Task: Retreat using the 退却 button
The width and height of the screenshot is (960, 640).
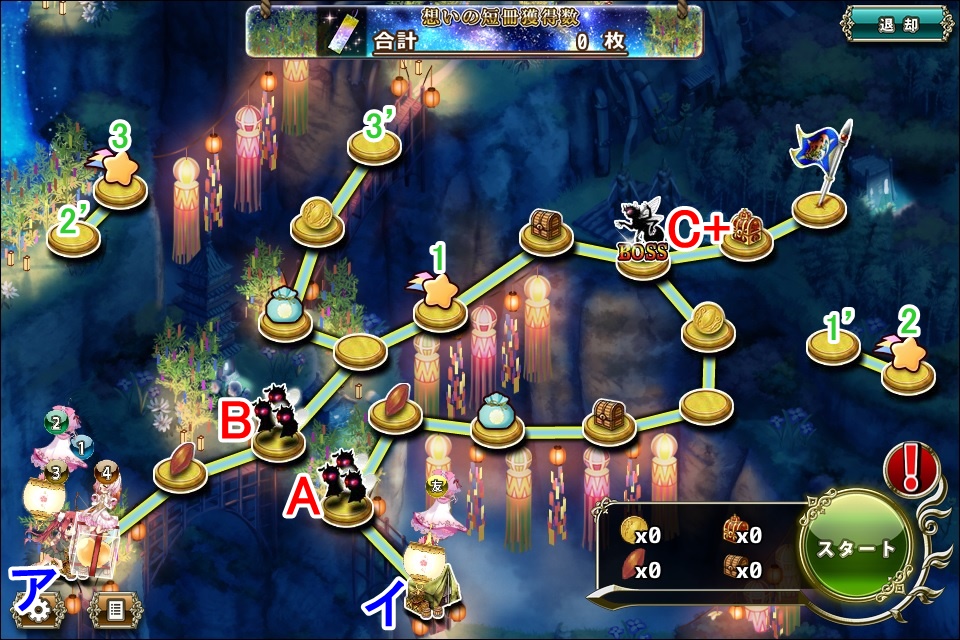Action: (895, 24)
